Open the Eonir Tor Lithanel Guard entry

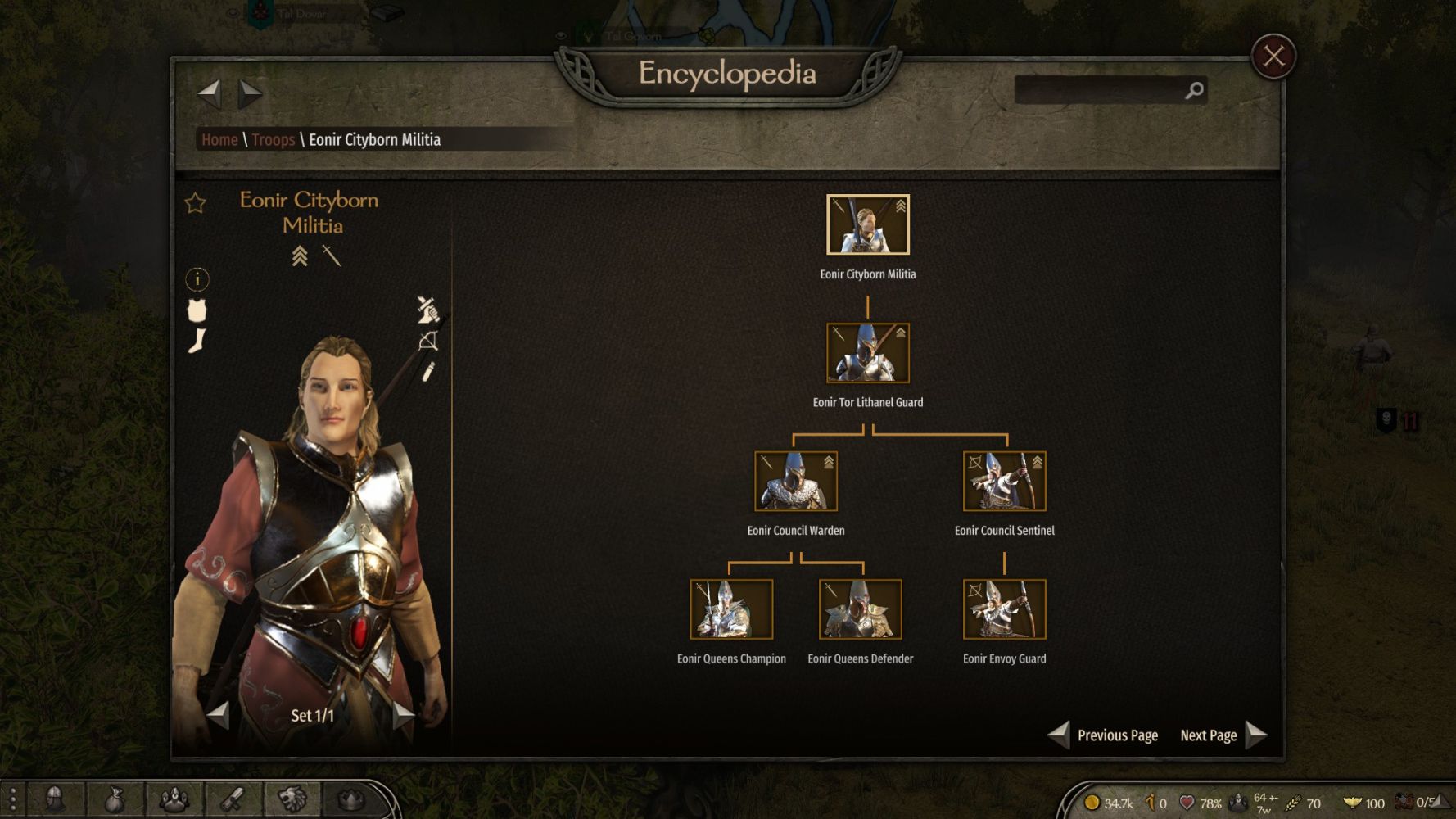pyautogui.click(x=867, y=353)
